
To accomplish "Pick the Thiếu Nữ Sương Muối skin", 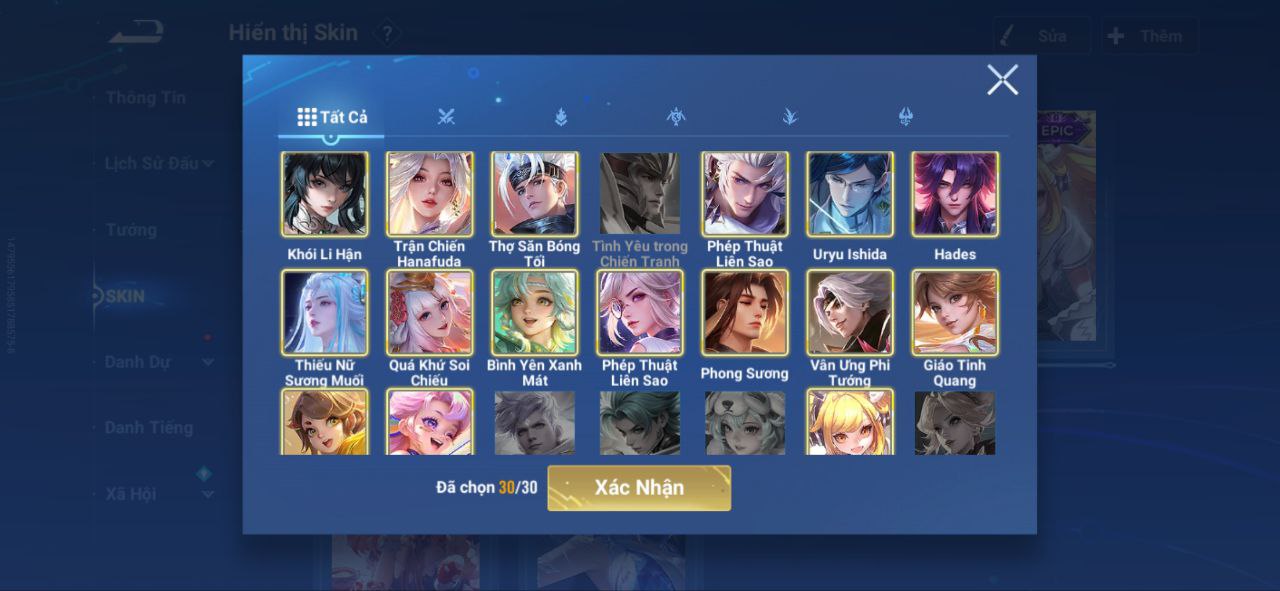I will point(324,312).
